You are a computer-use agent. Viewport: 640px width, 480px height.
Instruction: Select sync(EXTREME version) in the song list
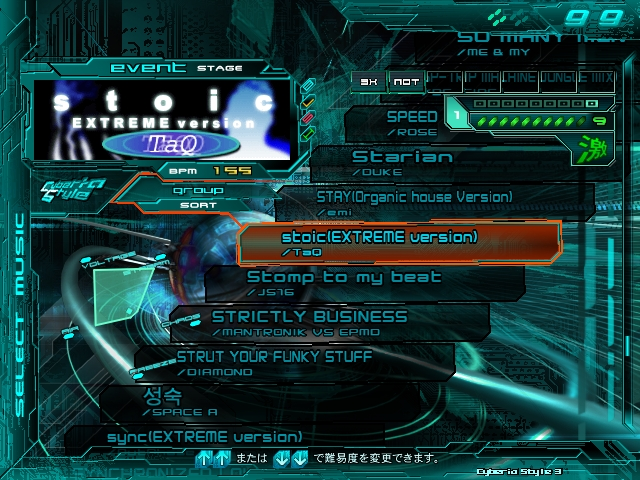204,437
